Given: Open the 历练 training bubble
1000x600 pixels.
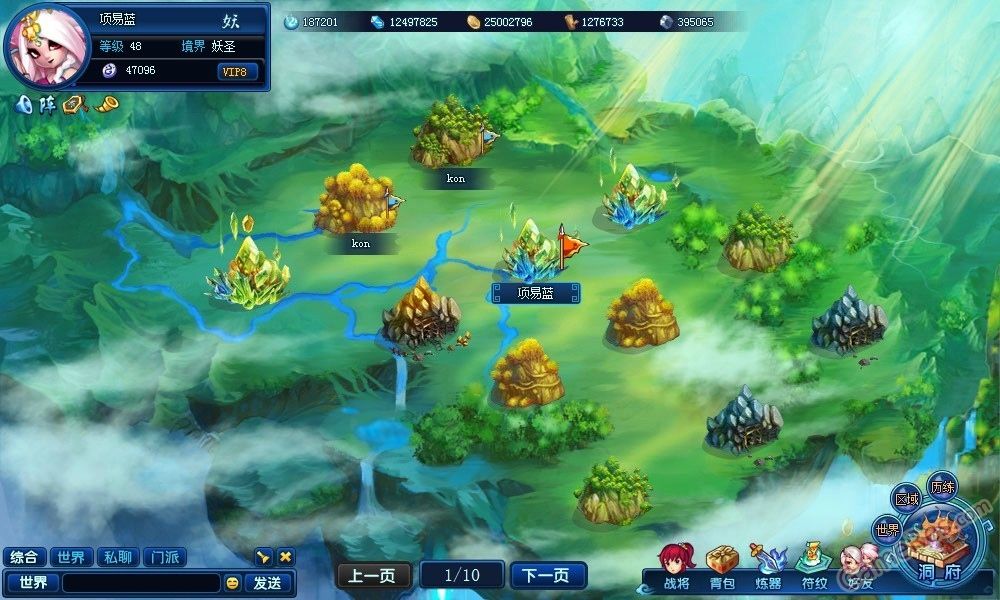Looking at the screenshot, I should point(942,487).
